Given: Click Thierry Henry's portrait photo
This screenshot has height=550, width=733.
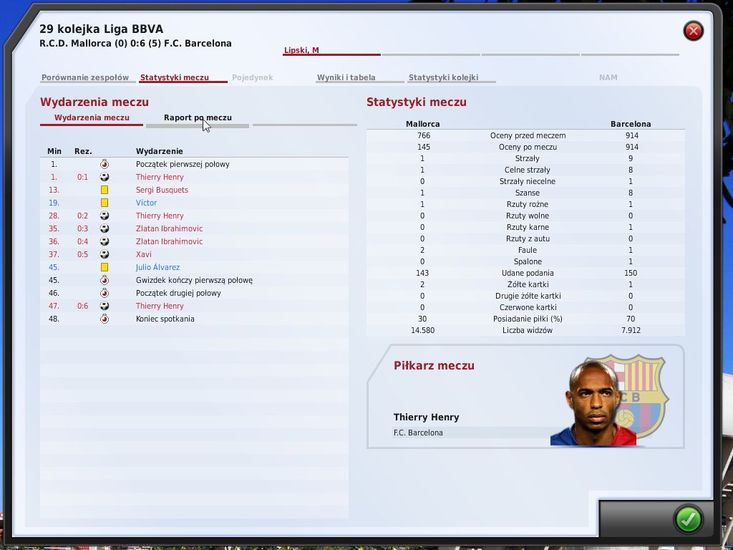Looking at the screenshot, I should pos(591,402).
